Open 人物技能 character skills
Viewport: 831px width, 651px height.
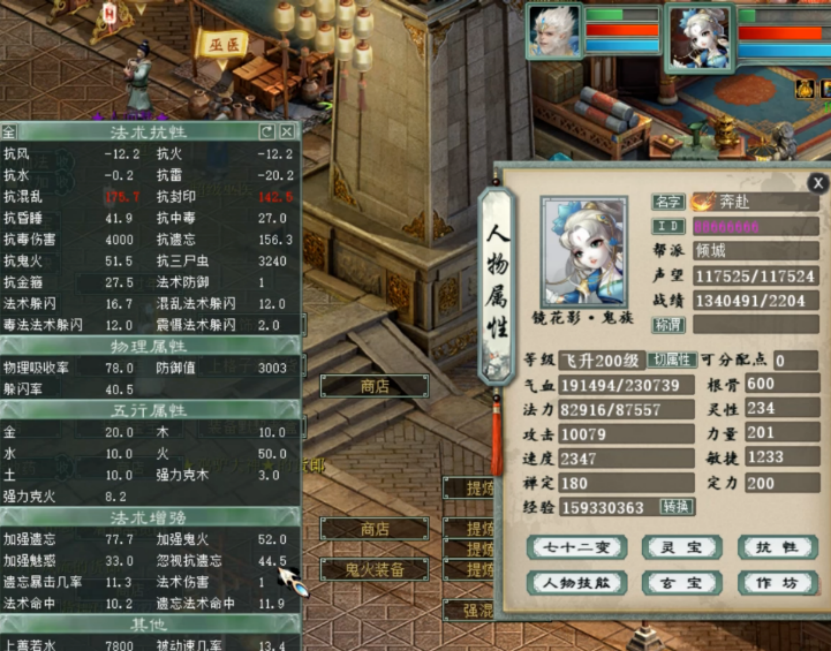[577, 582]
